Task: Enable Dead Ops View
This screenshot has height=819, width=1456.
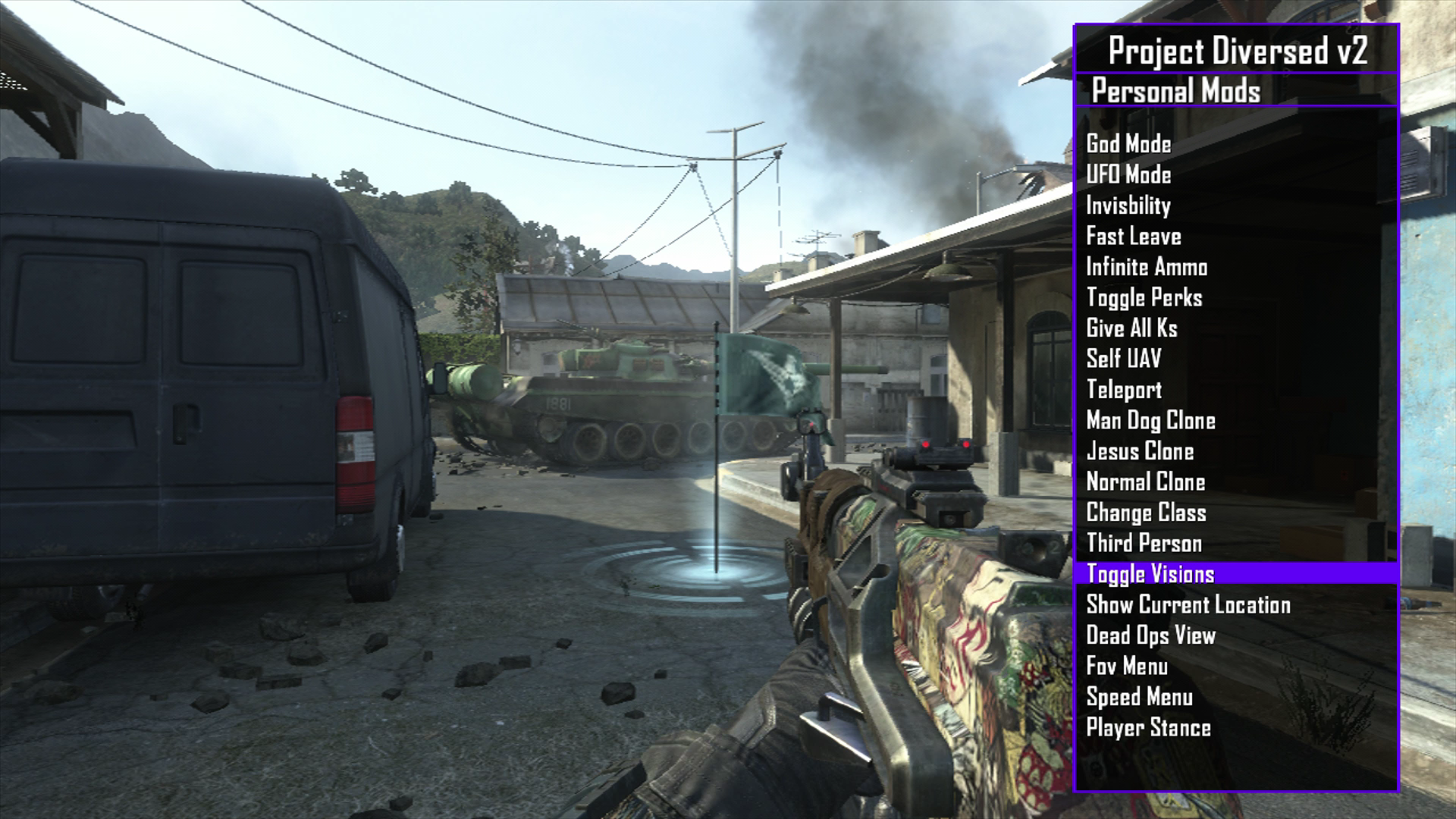Action: [1150, 635]
